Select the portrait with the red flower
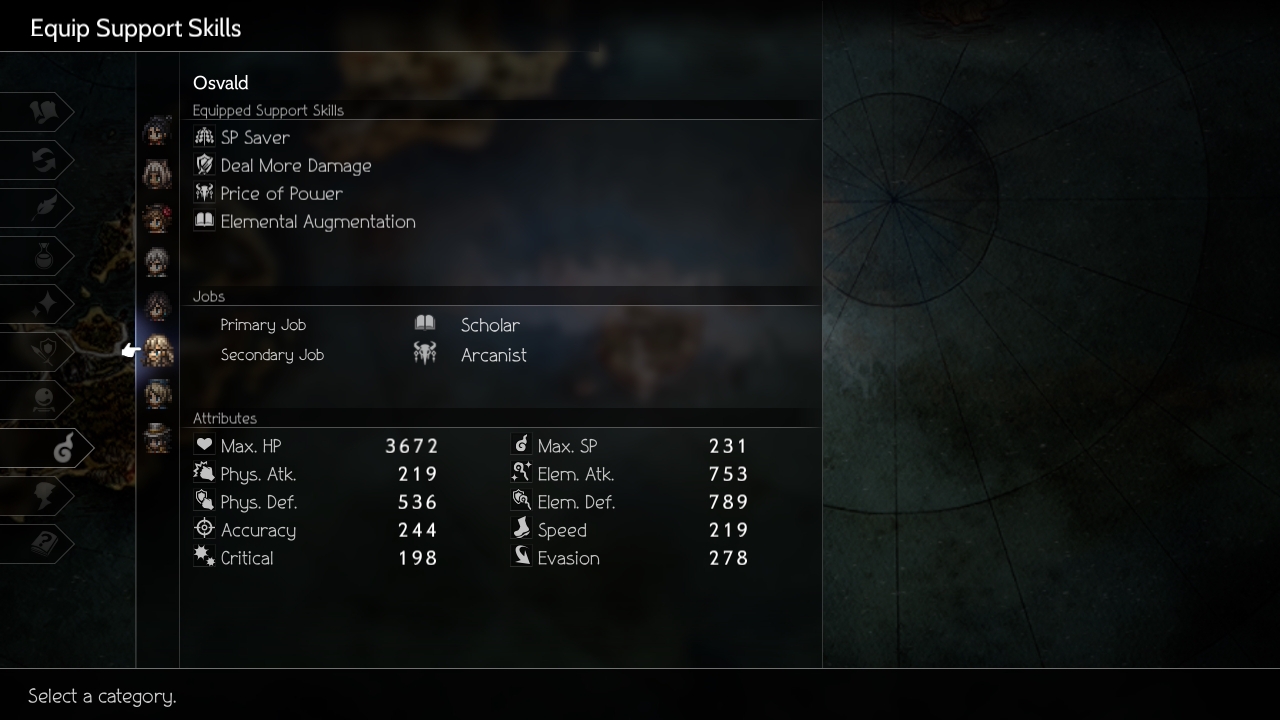 pyautogui.click(x=158, y=218)
